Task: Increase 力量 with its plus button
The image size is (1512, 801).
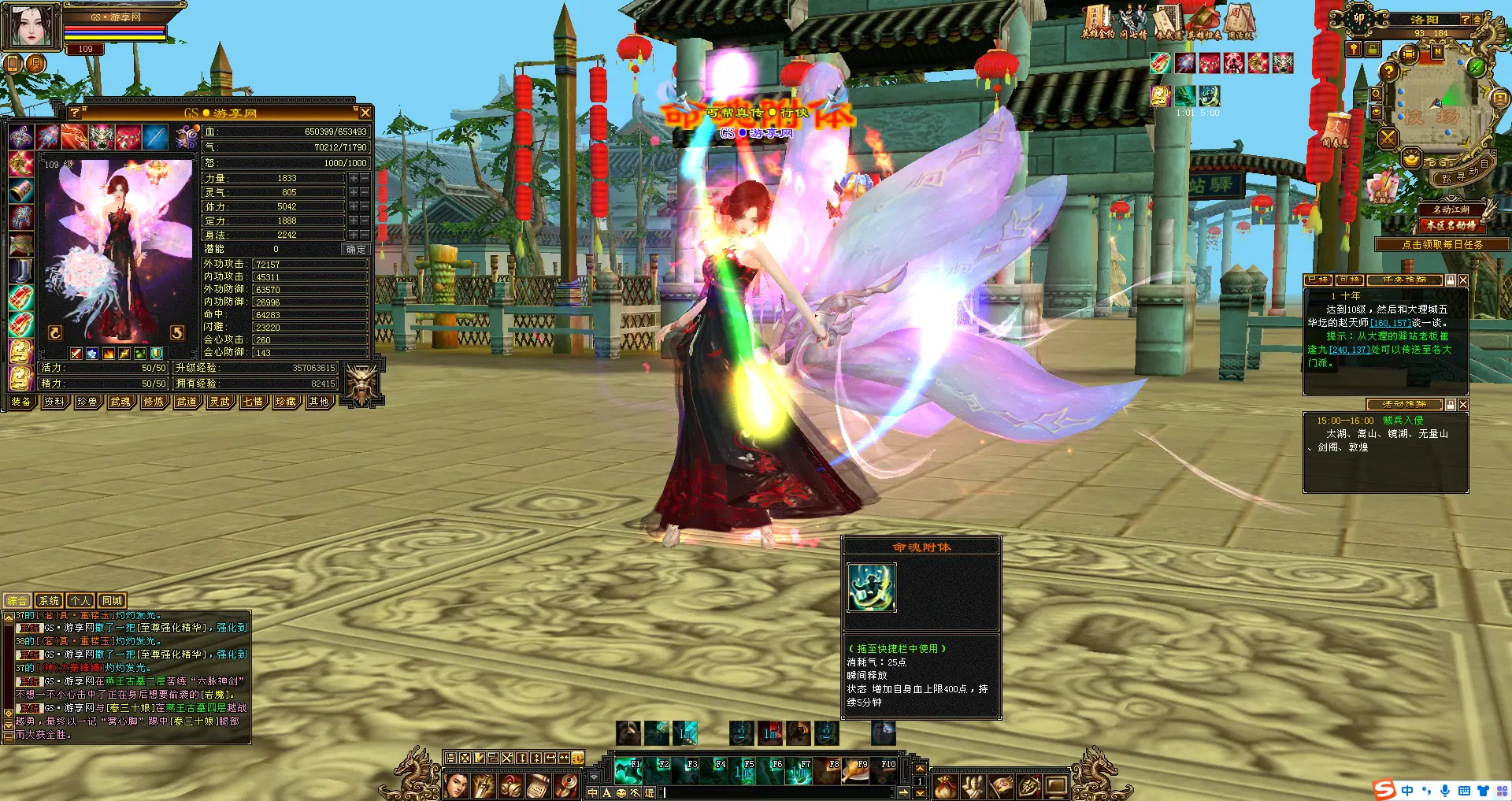Action: tap(354, 179)
